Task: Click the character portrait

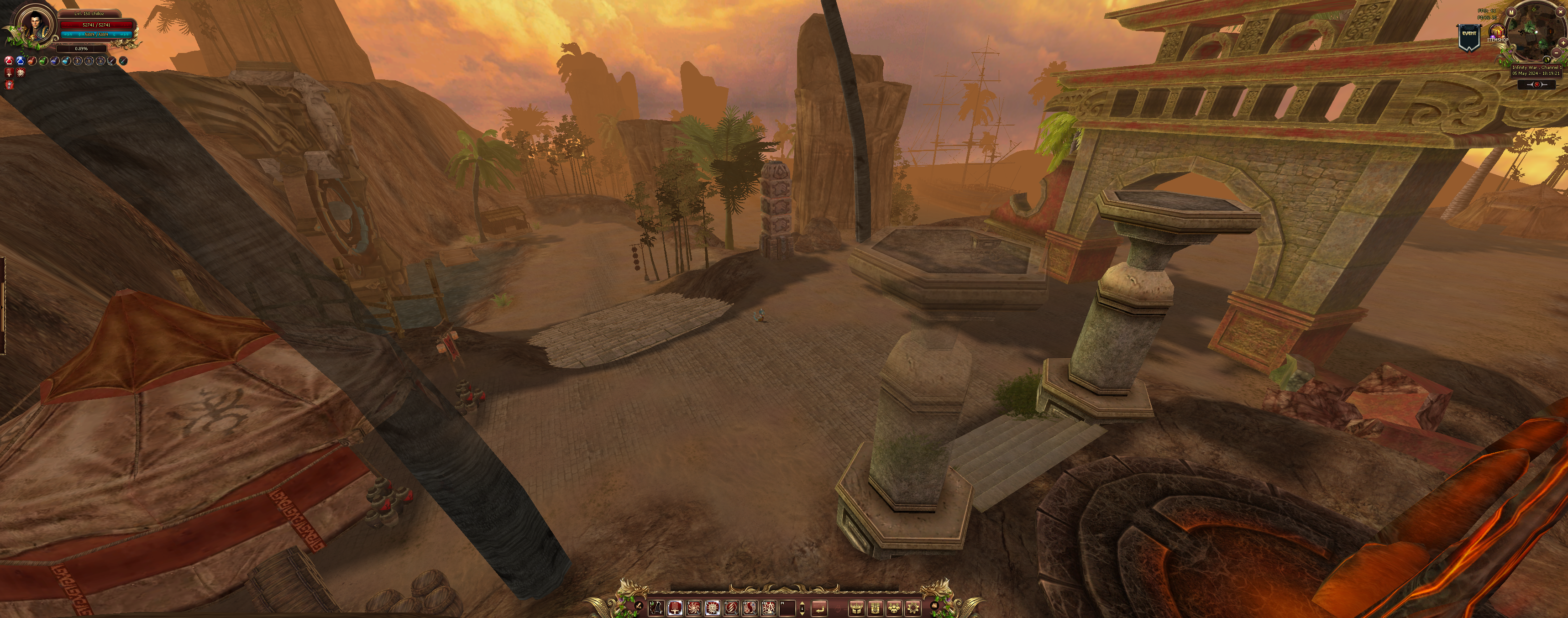Action: tap(33, 24)
